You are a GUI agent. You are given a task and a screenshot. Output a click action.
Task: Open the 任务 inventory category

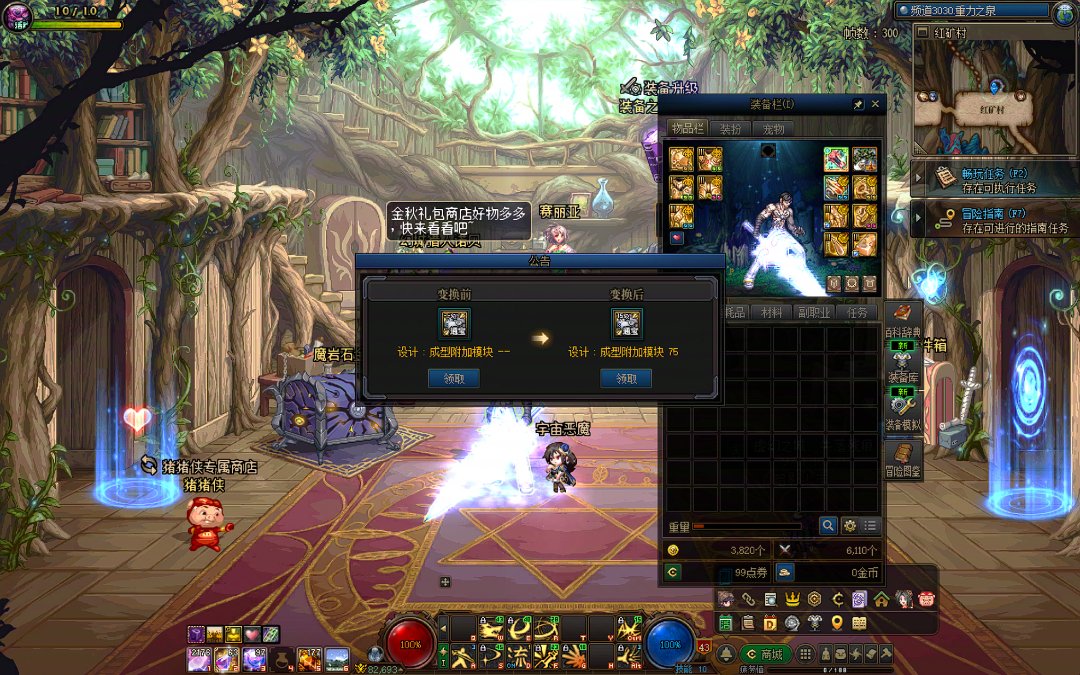(857, 312)
